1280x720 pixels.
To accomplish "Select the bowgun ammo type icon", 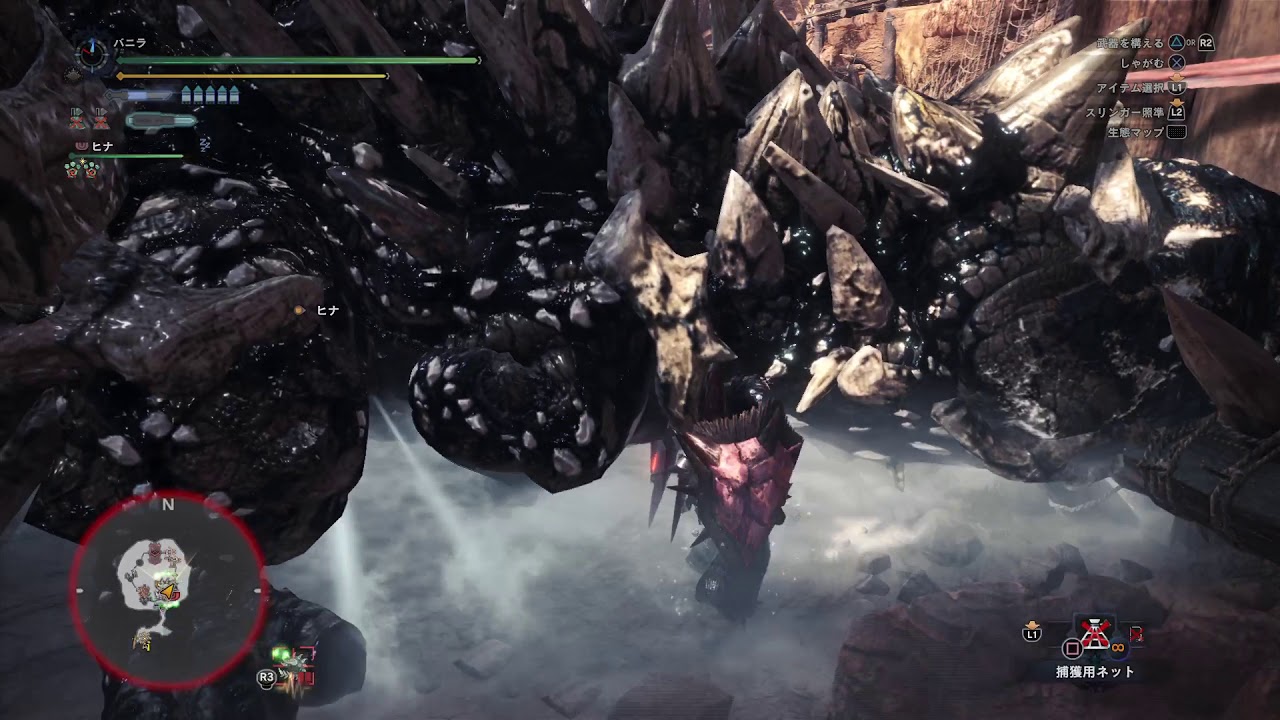I will (160, 121).
